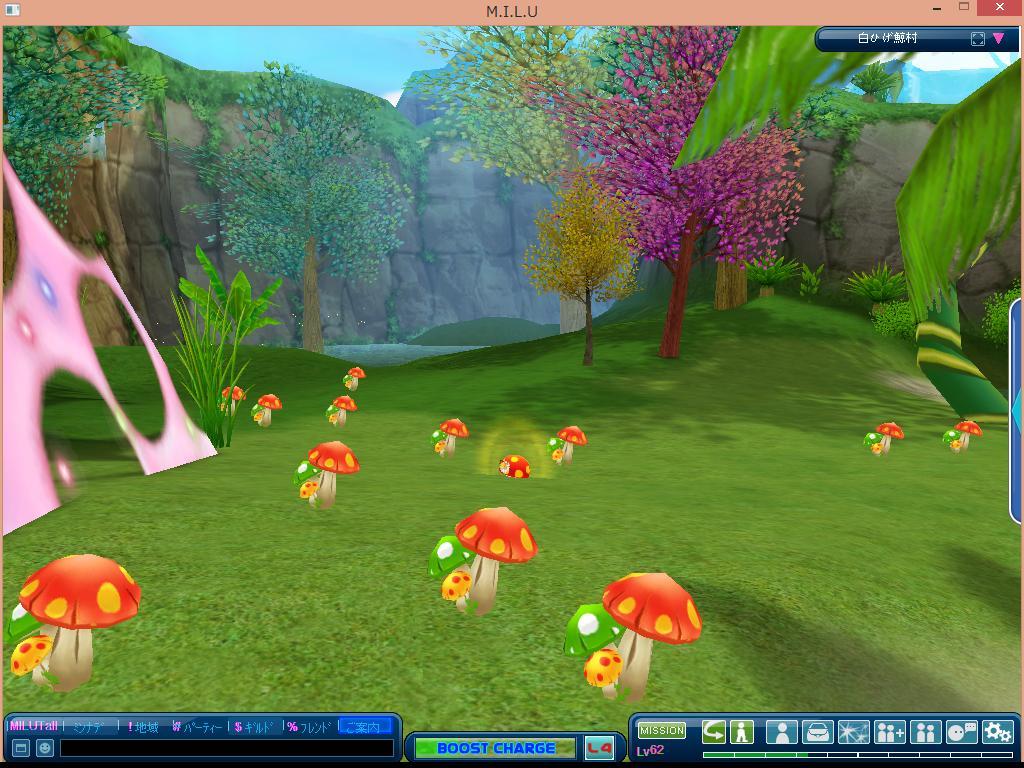
Task: Click the chat text input field
Action: point(226,747)
